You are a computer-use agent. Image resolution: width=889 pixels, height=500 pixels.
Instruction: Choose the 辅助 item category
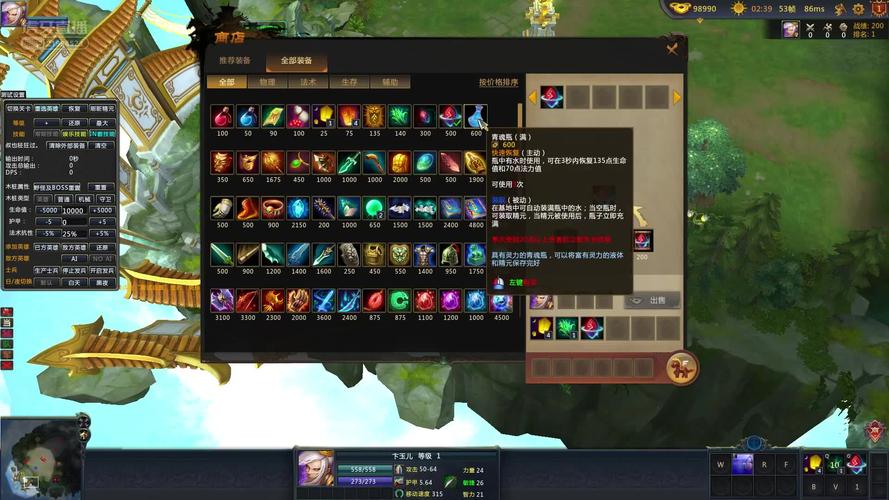[390, 82]
